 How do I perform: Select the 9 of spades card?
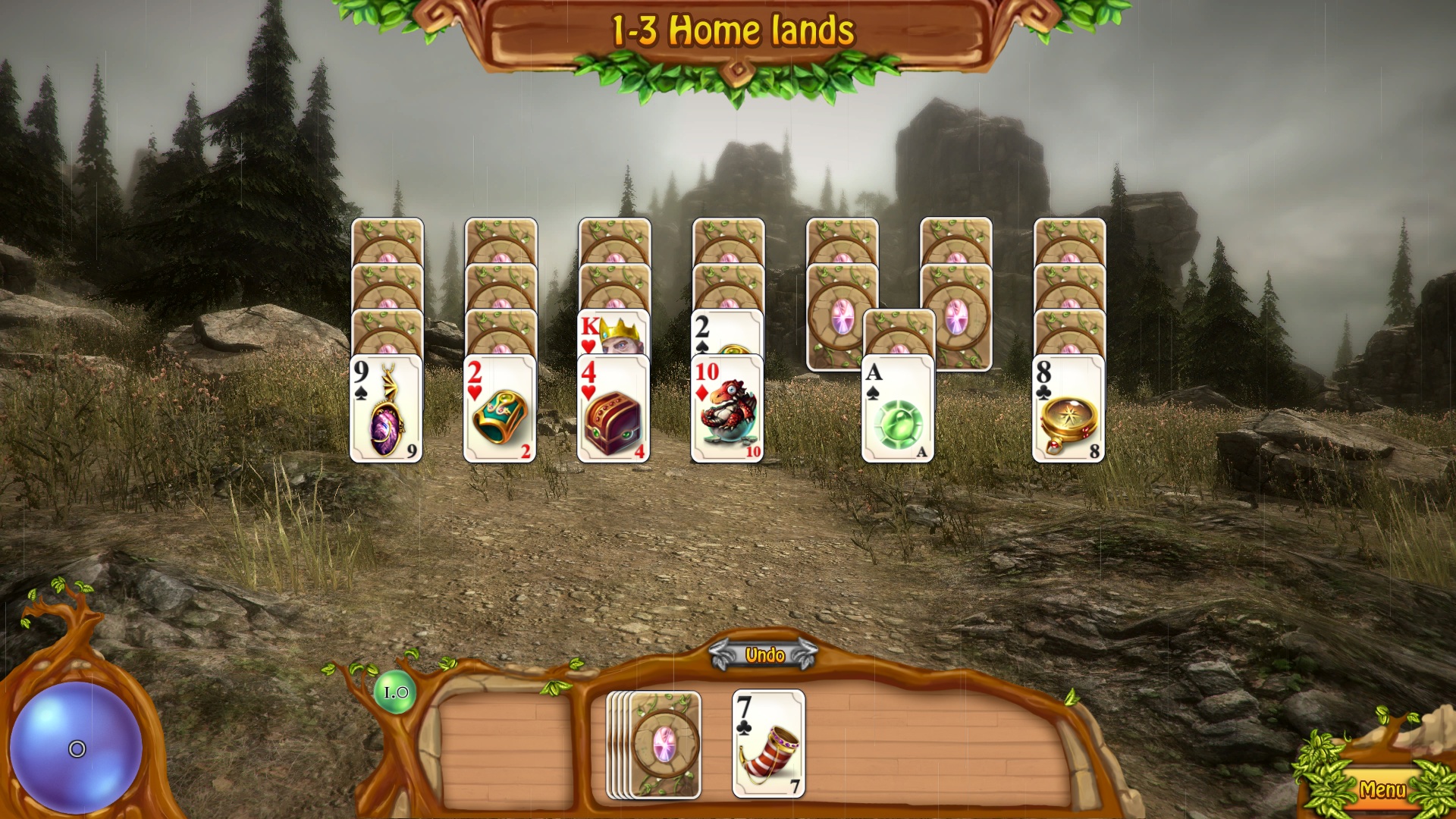[386, 409]
